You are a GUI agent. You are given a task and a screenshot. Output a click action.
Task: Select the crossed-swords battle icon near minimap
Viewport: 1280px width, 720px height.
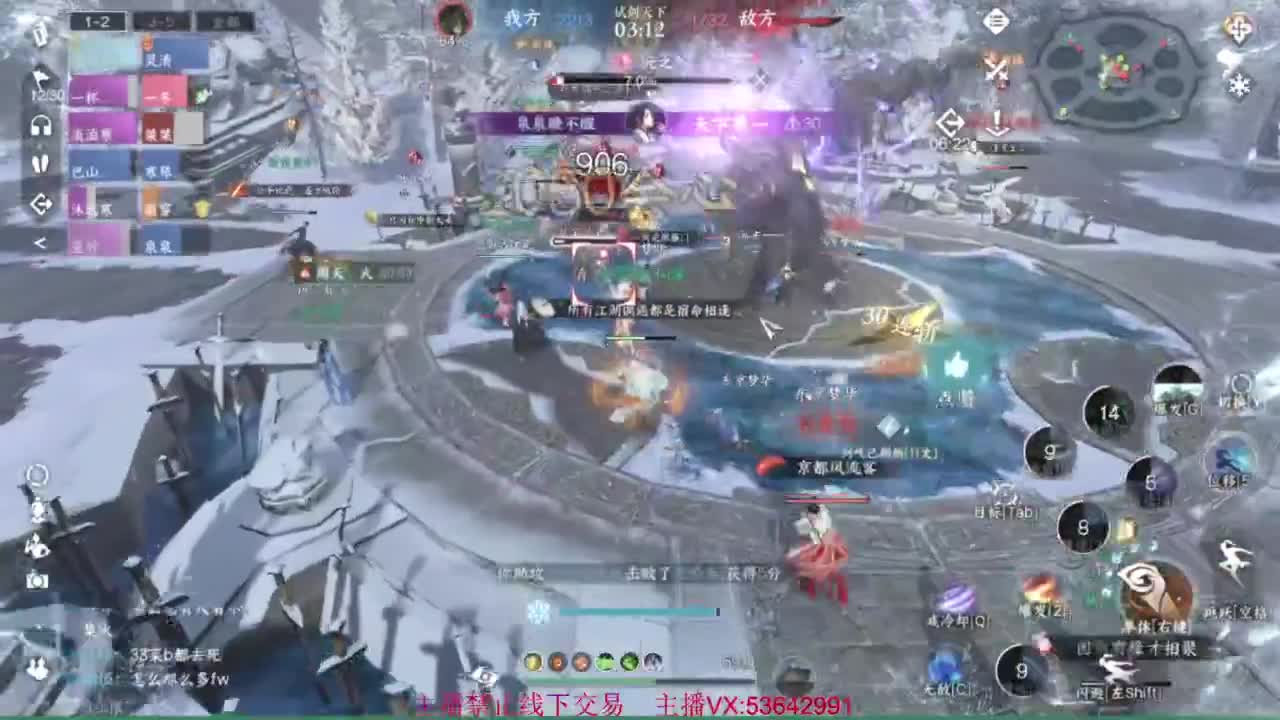996,68
